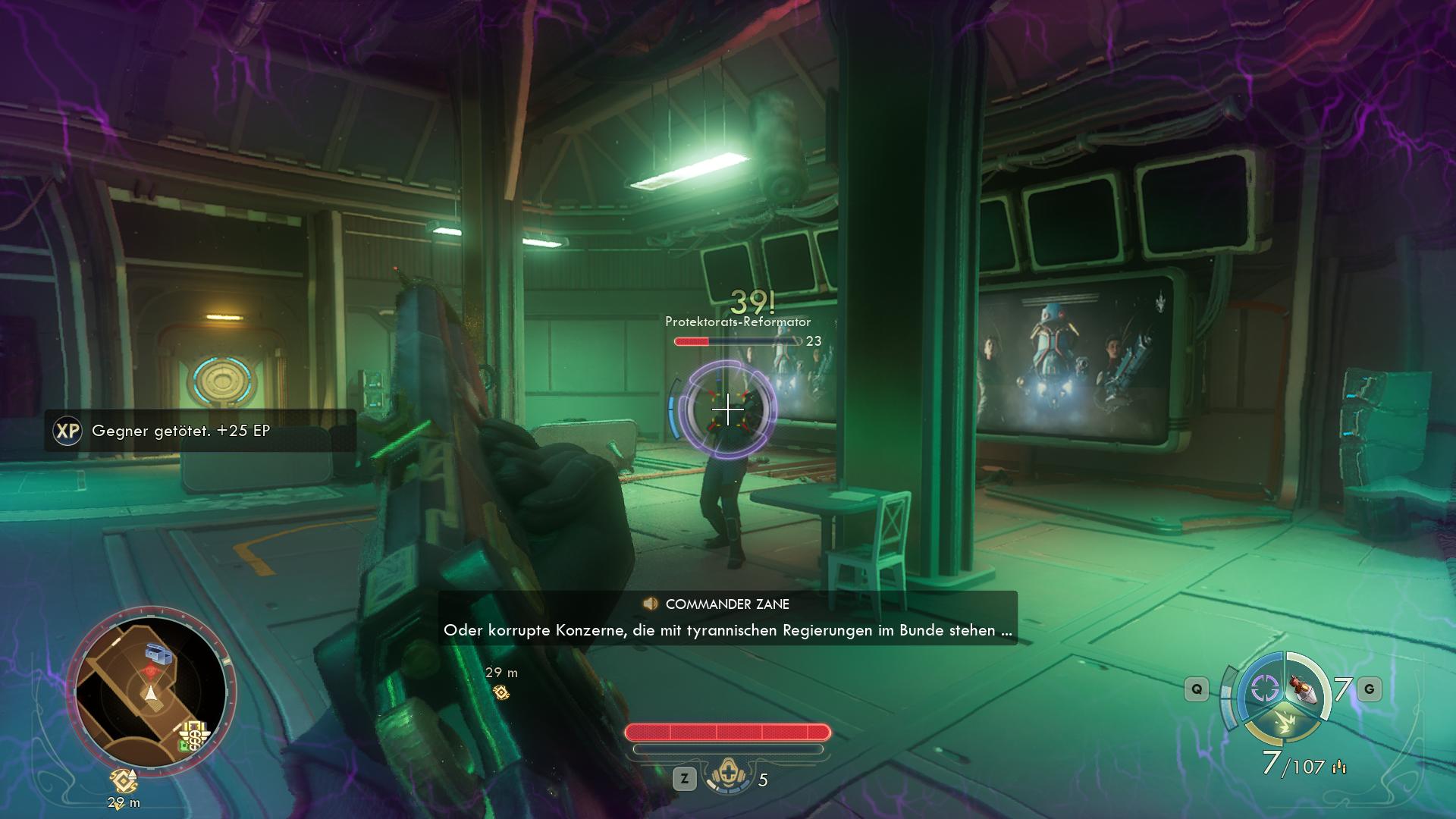Click the XP enemy killed notification
The image size is (1456, 819).
click(200, 431)
